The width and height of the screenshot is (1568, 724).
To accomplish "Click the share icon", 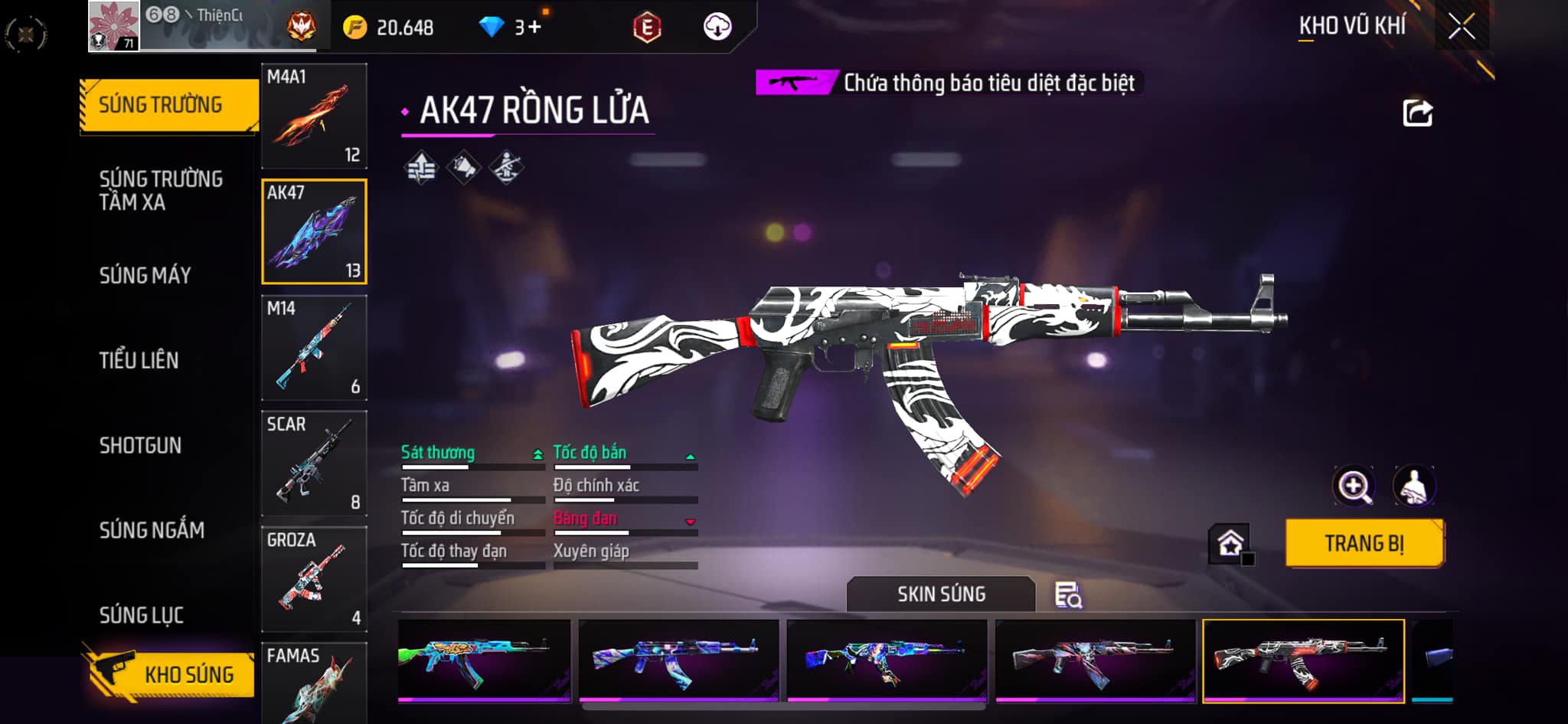I will click(1417, 113).
